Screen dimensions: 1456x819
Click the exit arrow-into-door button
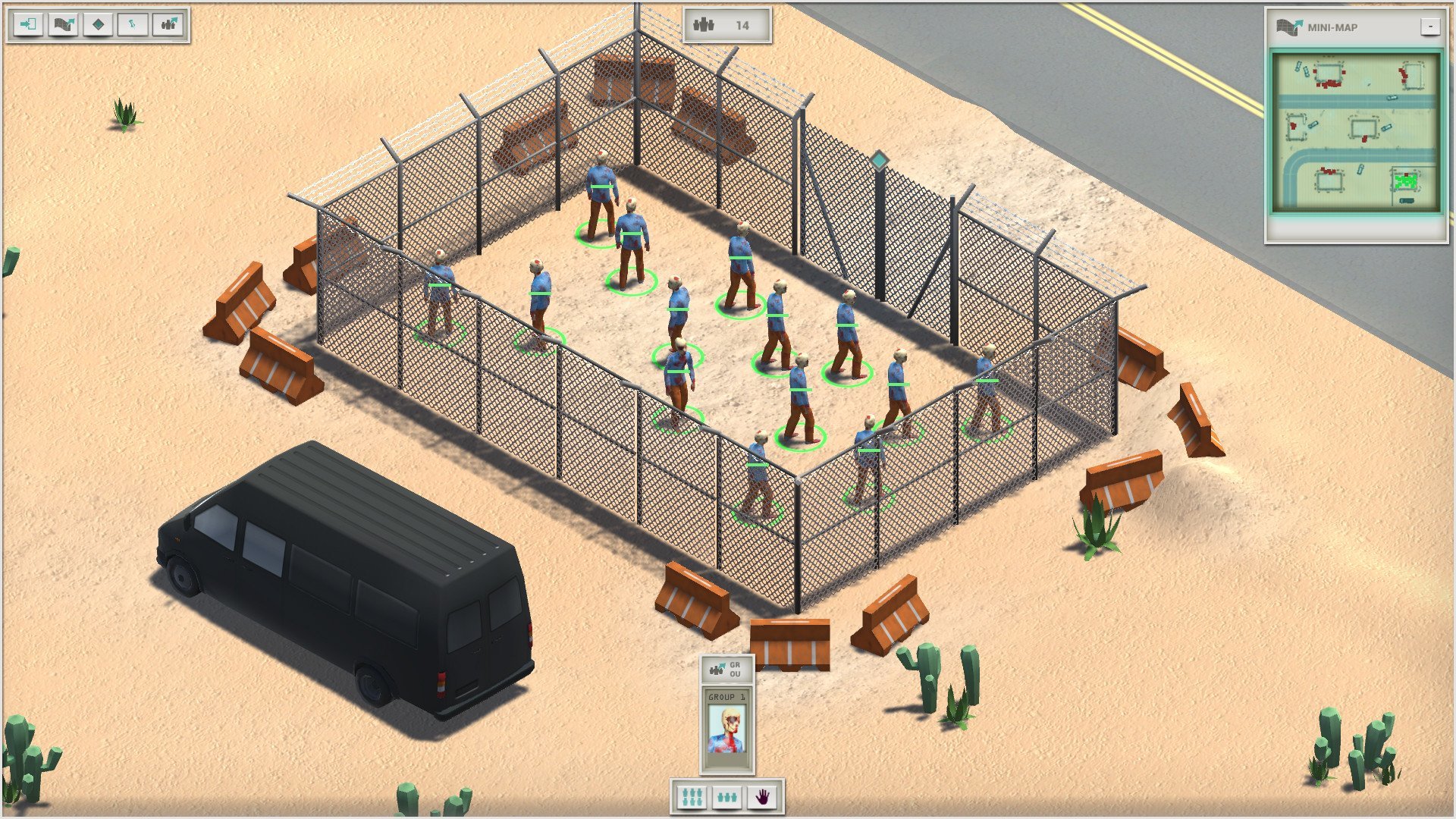point(28,24)
